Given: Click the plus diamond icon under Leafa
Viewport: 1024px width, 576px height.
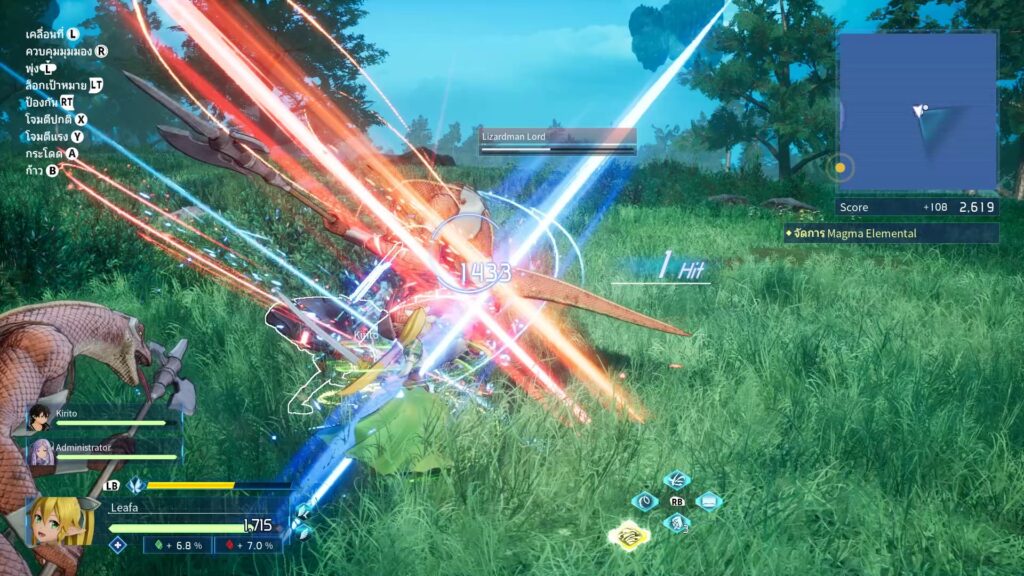Looking at the screenshot, I should click(x=118, y=545).
